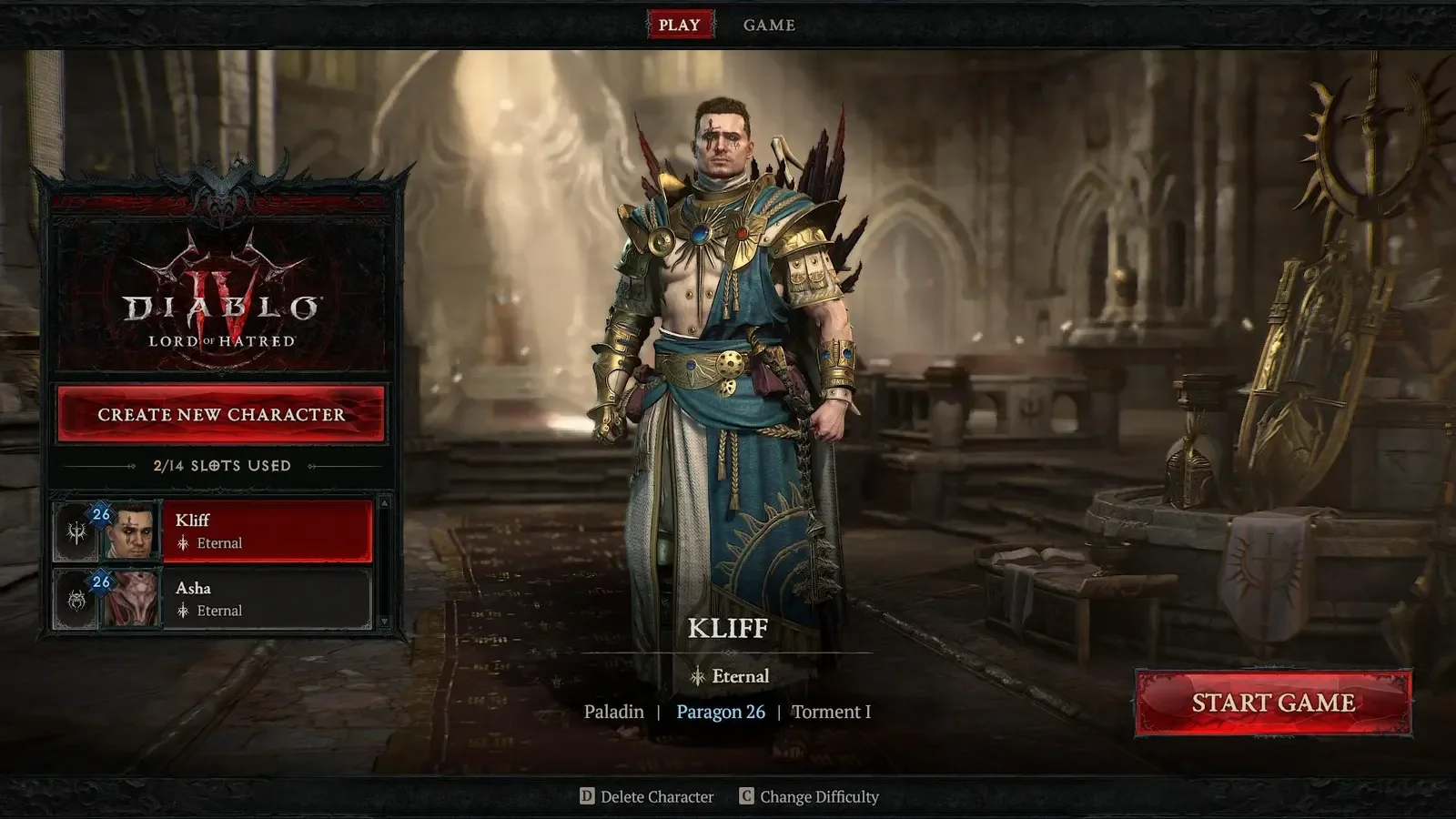Select the Kliff character row
Screen dimensions: 1456x819
coord(266,531)
